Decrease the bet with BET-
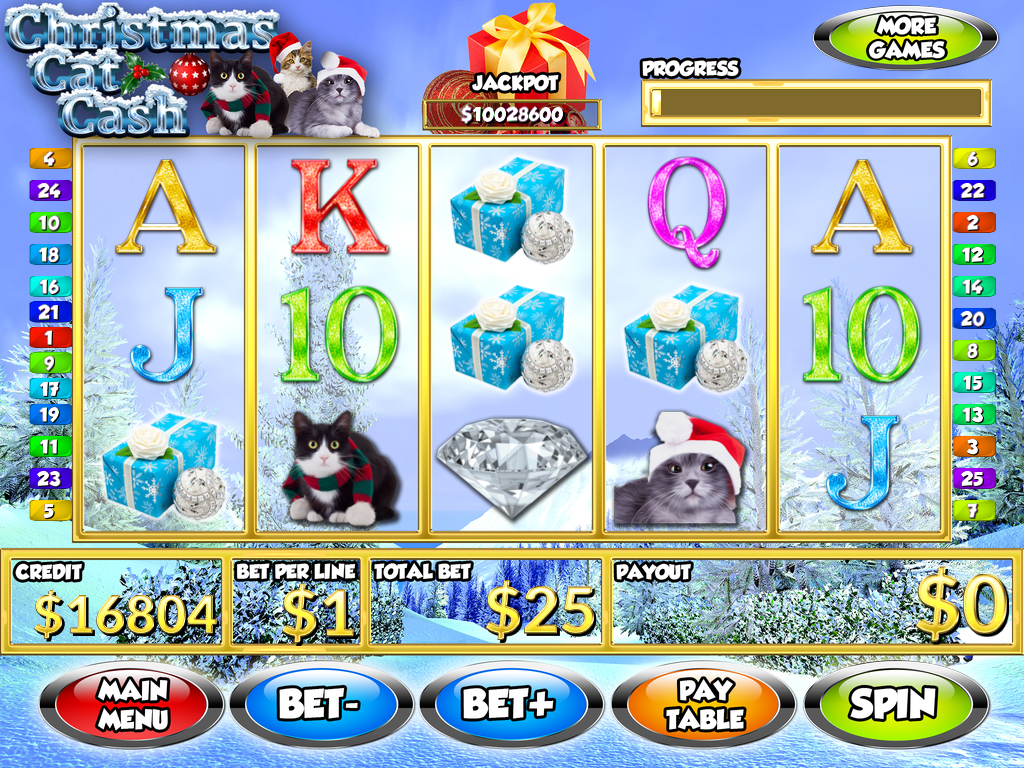 318,704
